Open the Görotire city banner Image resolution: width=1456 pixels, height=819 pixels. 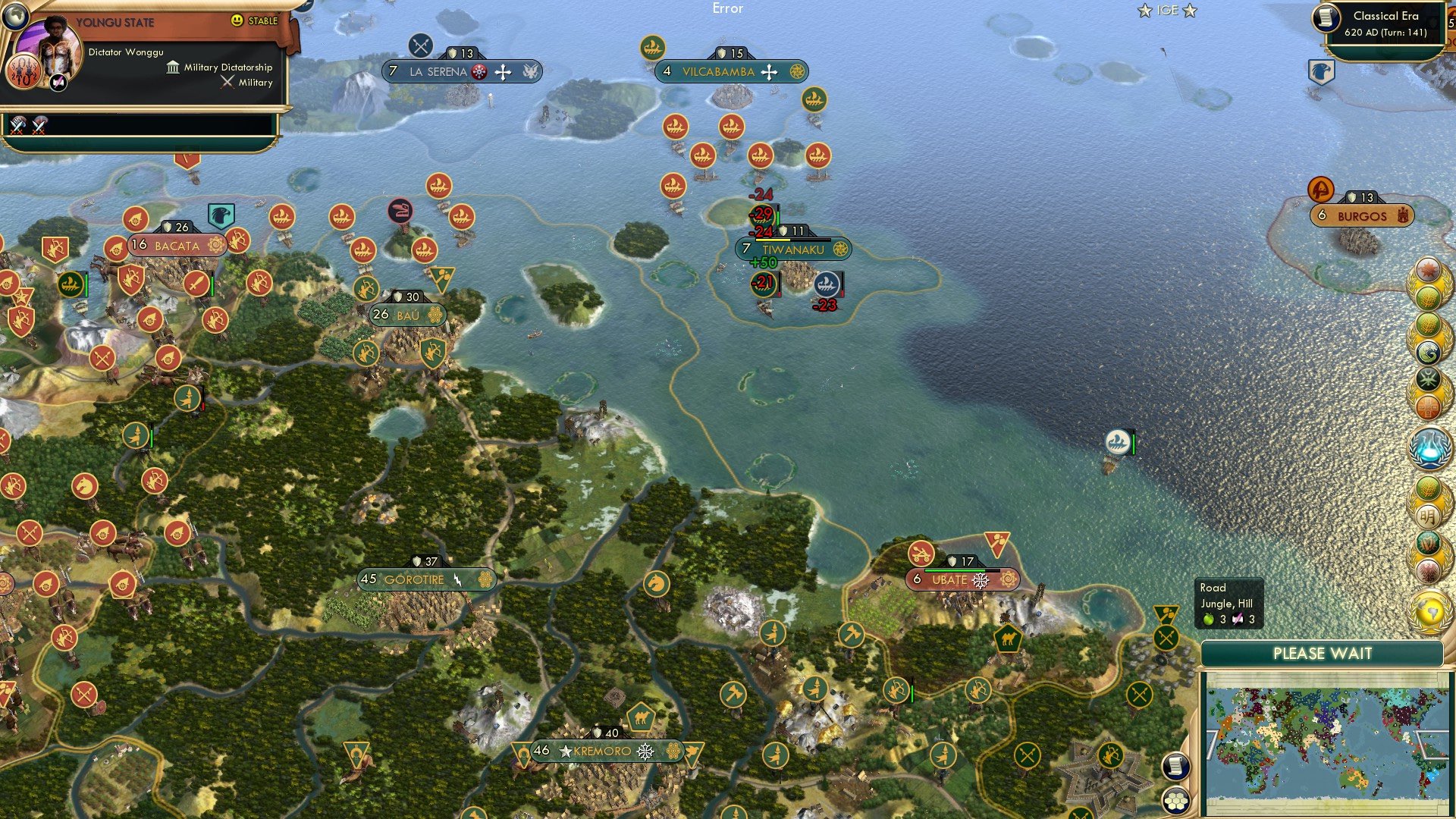428,579
